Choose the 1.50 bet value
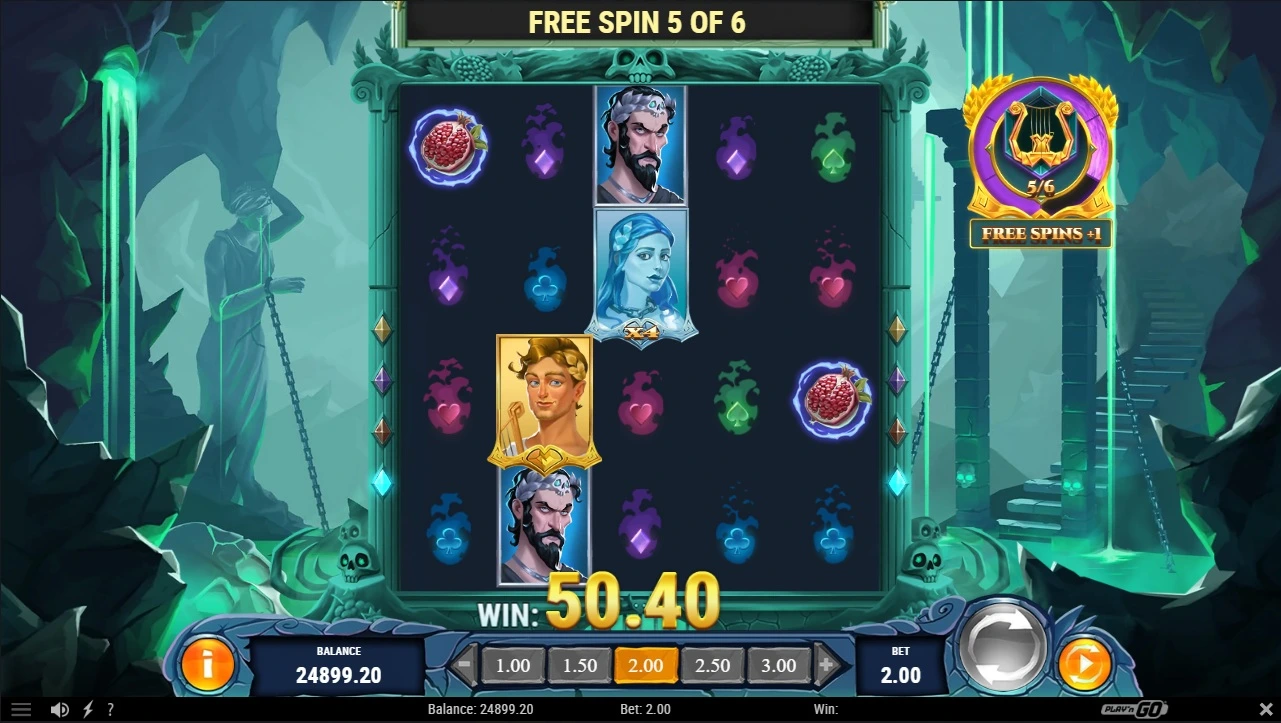Viewport: 1281px width, 723px height. (579, 665)
